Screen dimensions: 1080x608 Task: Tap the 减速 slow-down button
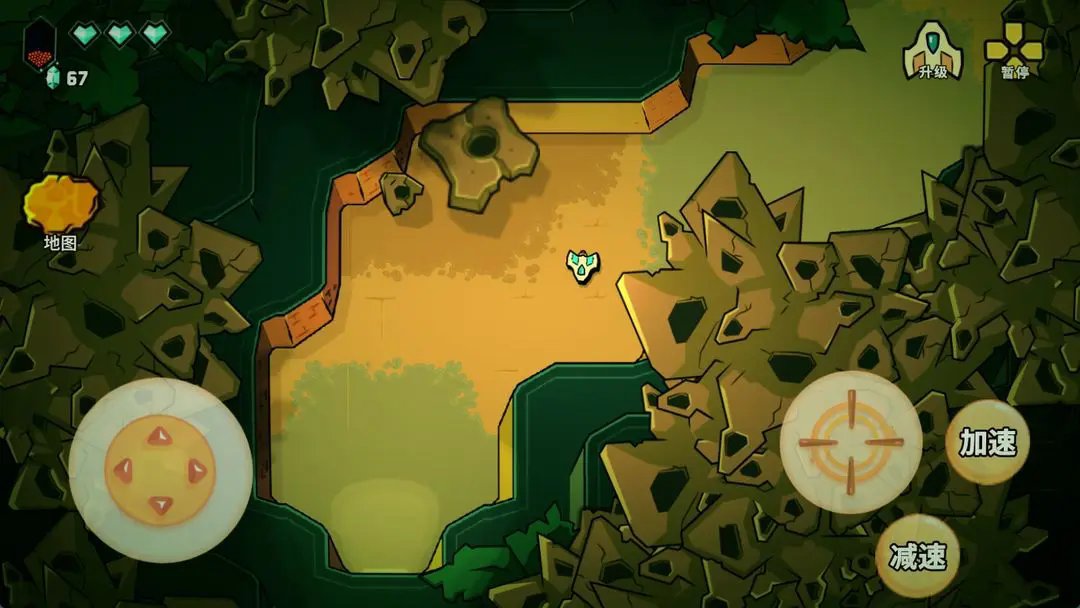[917, 556]
